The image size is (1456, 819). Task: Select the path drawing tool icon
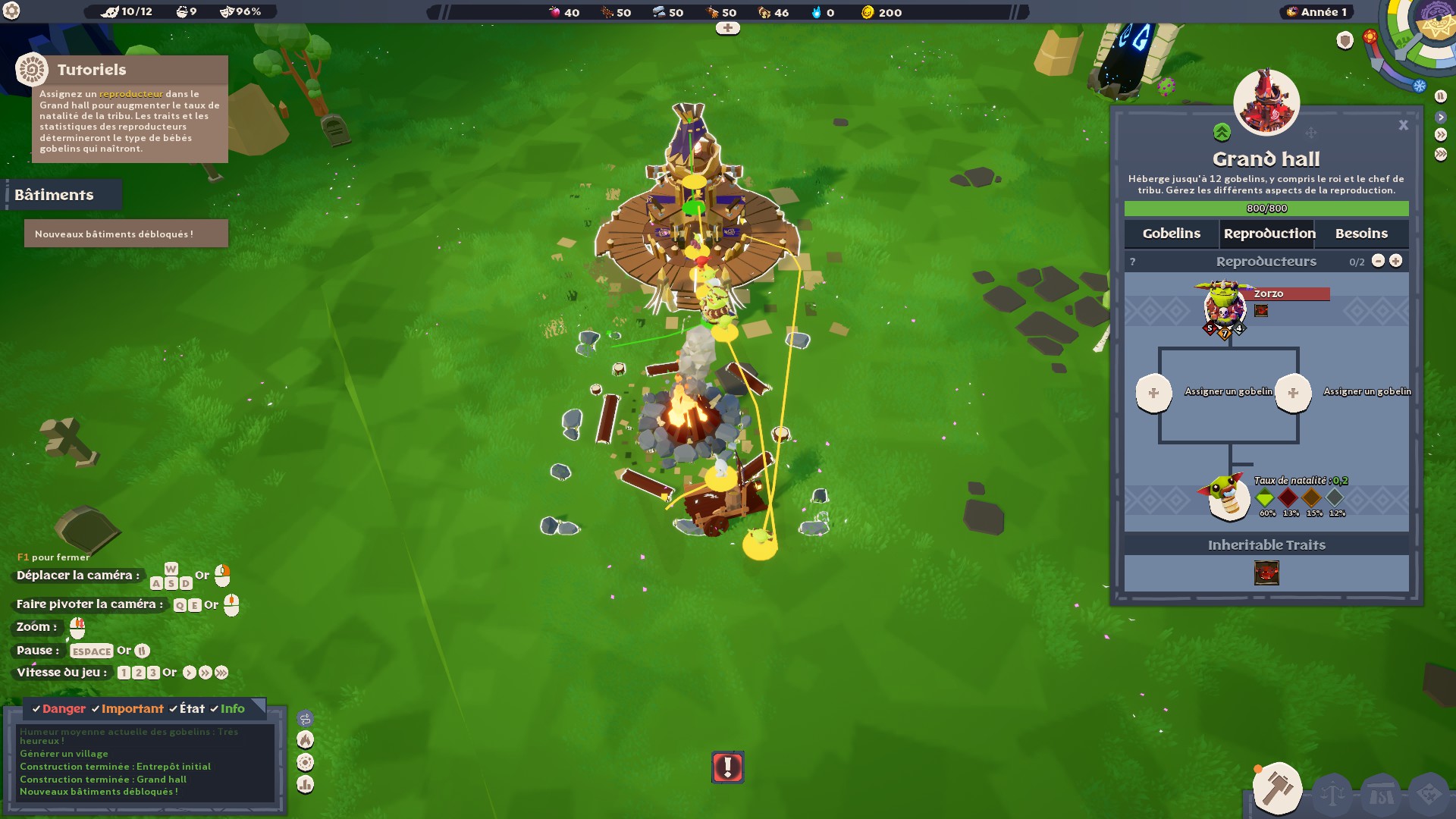click(305, 718)
